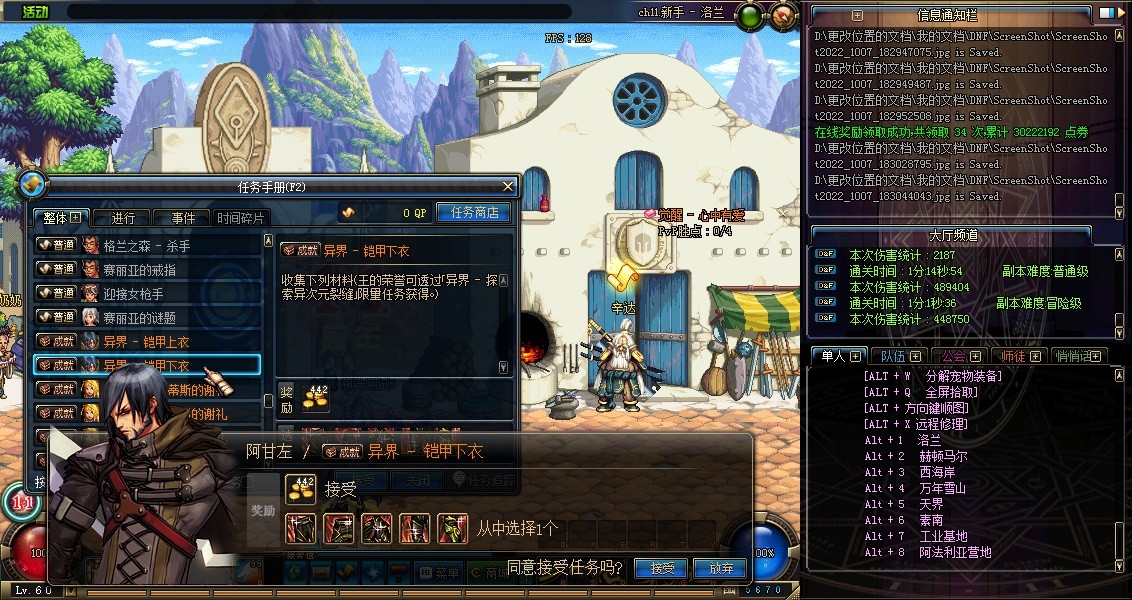Open the 时间碎片 tab

(x=241, y=218)
